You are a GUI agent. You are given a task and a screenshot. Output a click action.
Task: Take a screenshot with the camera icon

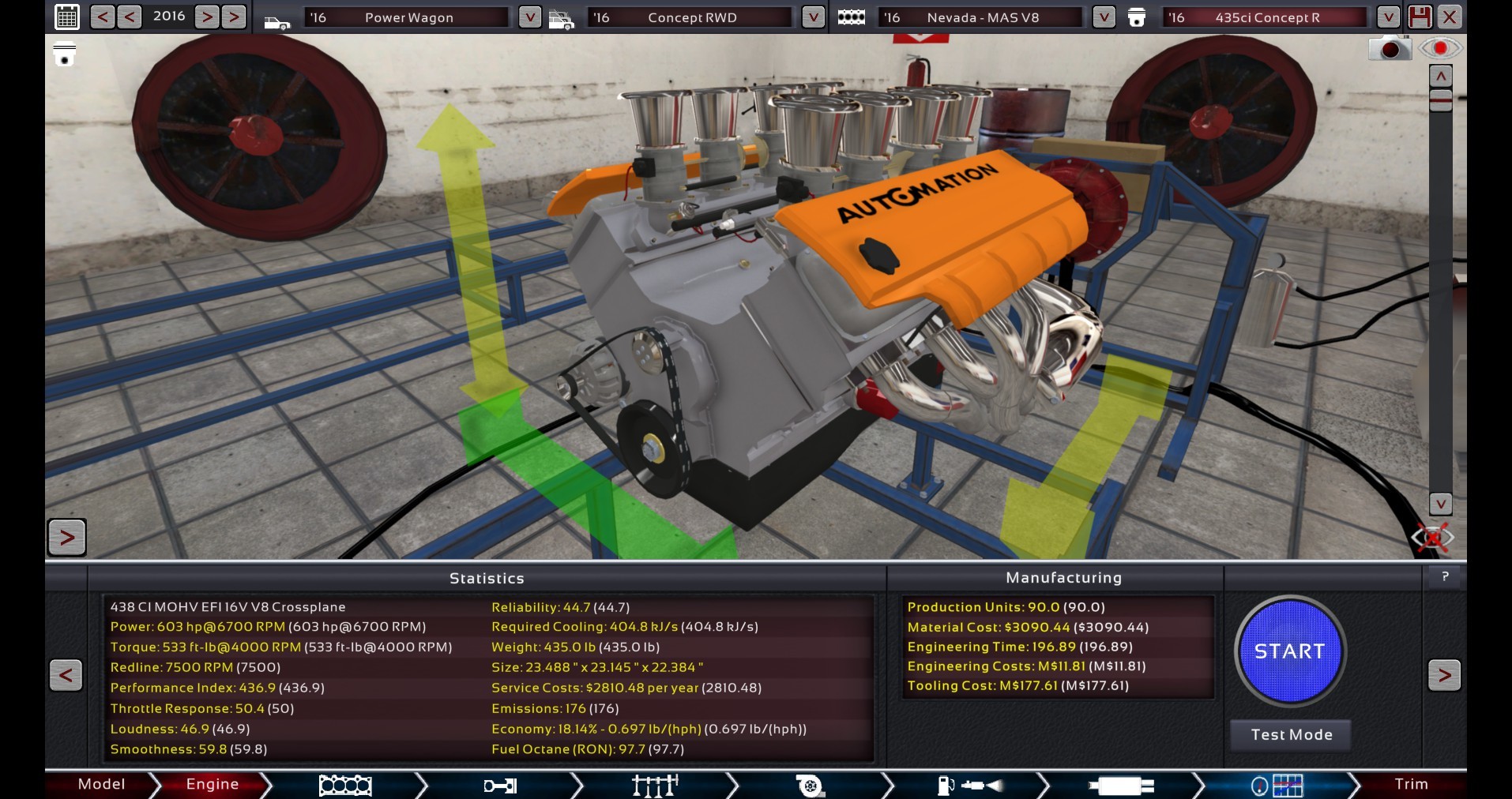pos(1390,49)
